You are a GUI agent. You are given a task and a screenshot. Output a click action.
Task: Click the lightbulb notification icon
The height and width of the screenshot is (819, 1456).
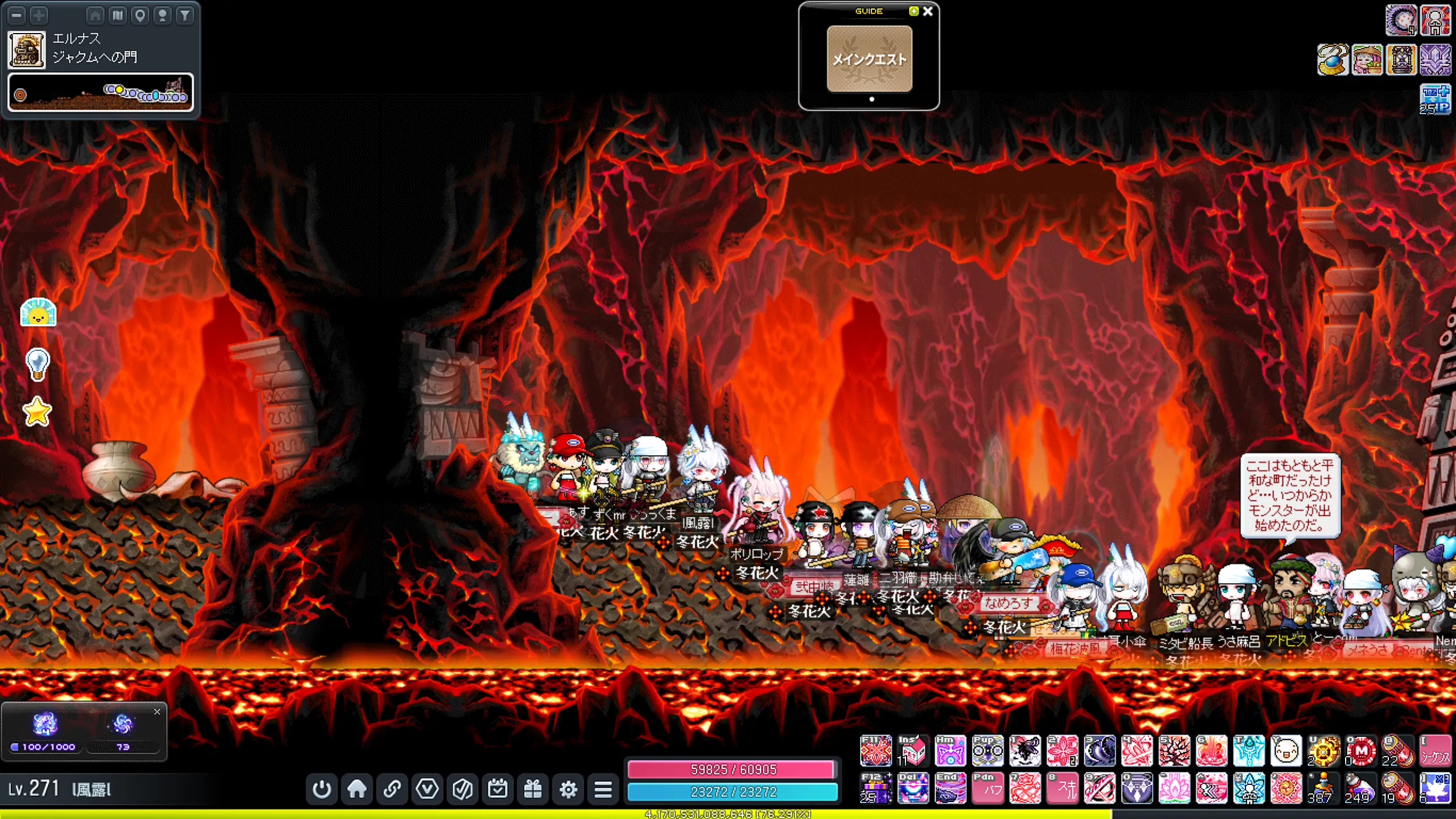38,364
